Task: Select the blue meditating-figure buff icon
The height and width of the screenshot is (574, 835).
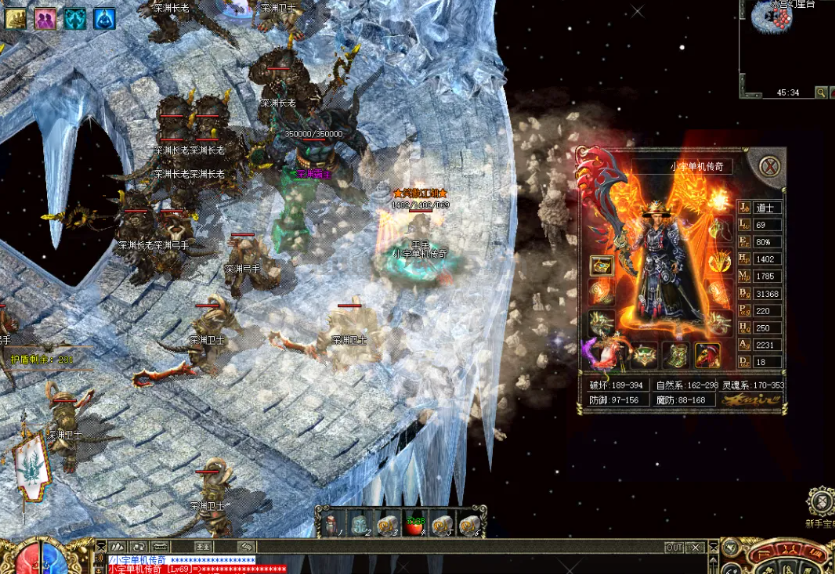Action: point(105,17)
